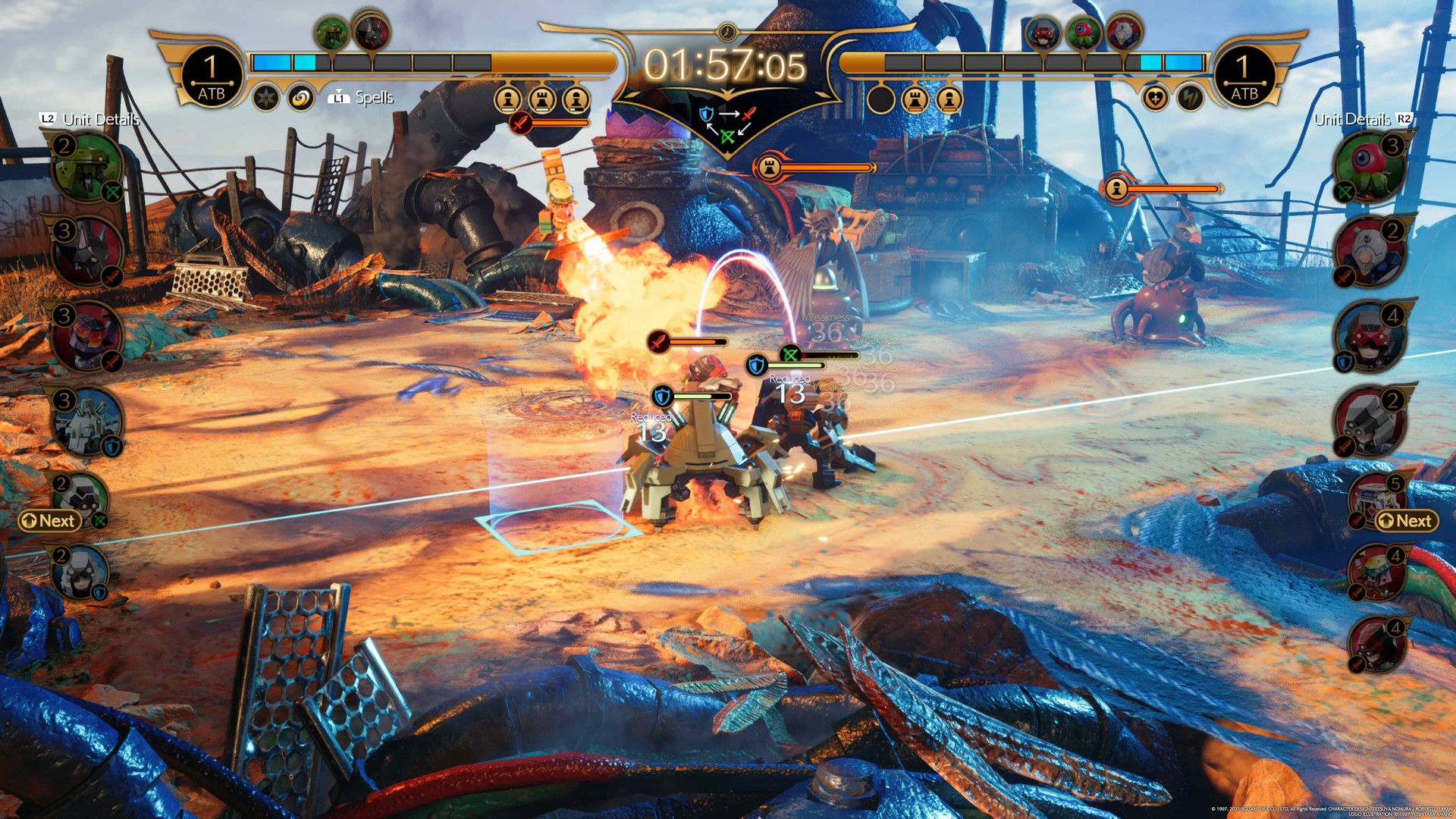
Task: Select the opponent's heart spell icon
Action: (1155, 99)
